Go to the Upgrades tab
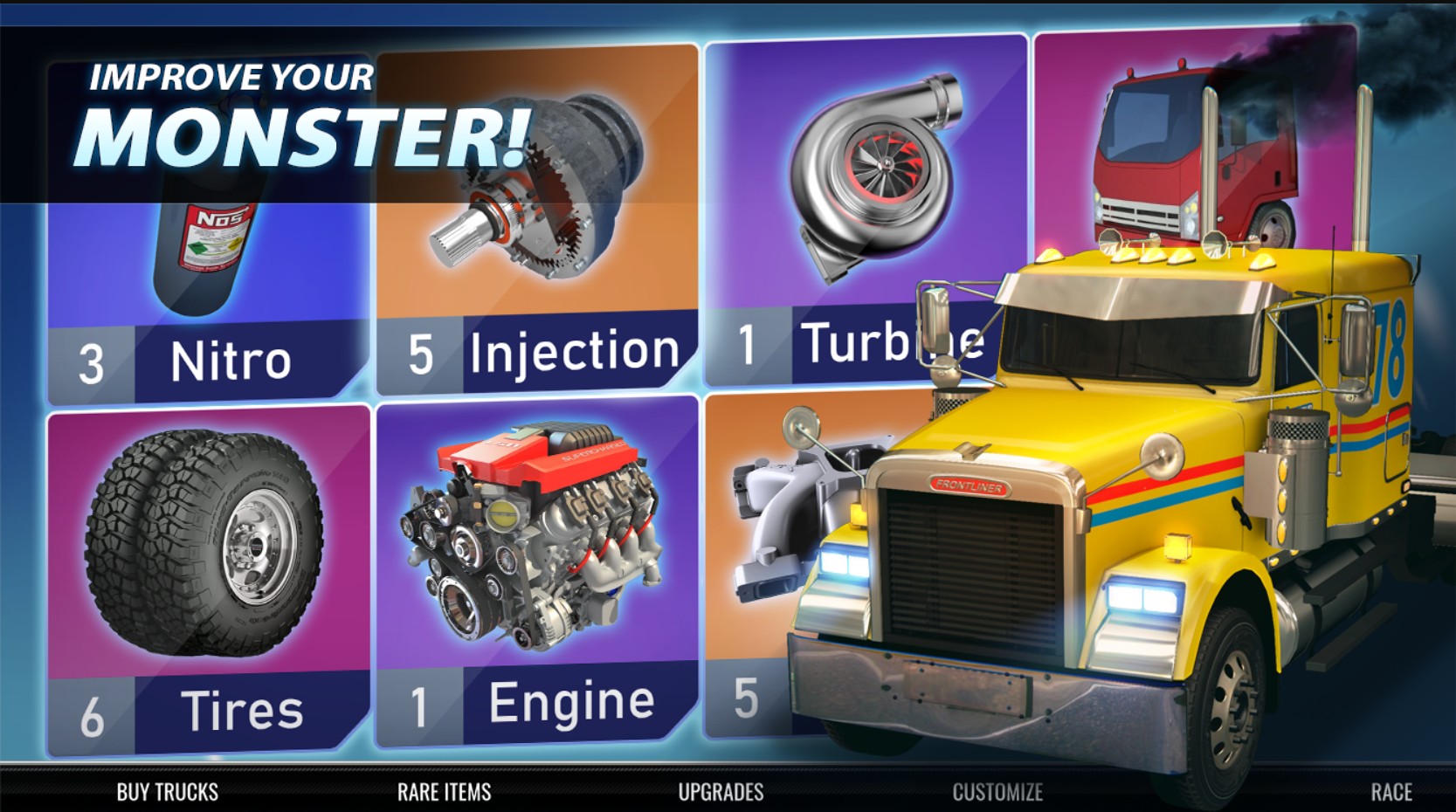This screenshot has width=1456, height=812. click(721, 792)
